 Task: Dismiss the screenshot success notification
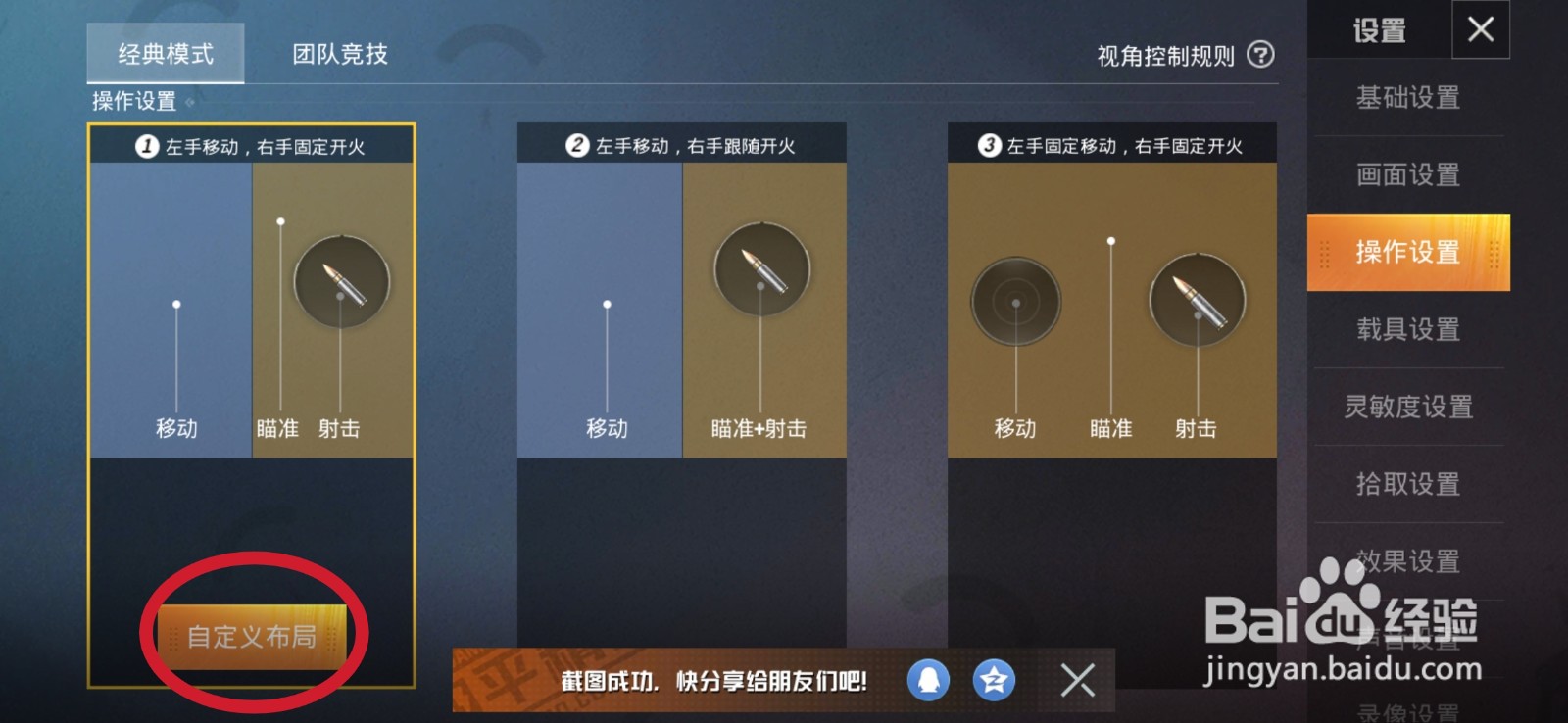[1079, 680]
